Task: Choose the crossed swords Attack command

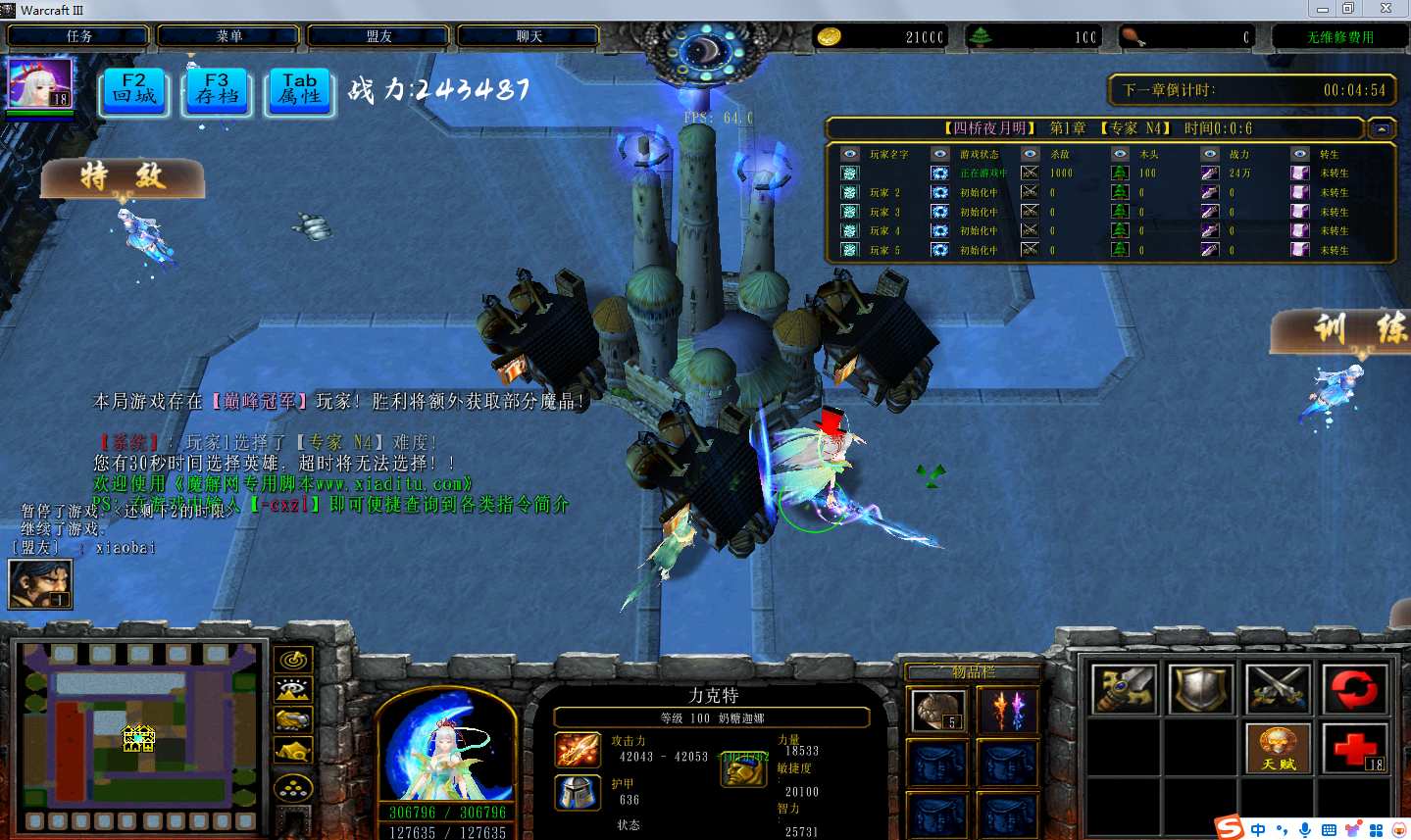Action: point(1278,688)
